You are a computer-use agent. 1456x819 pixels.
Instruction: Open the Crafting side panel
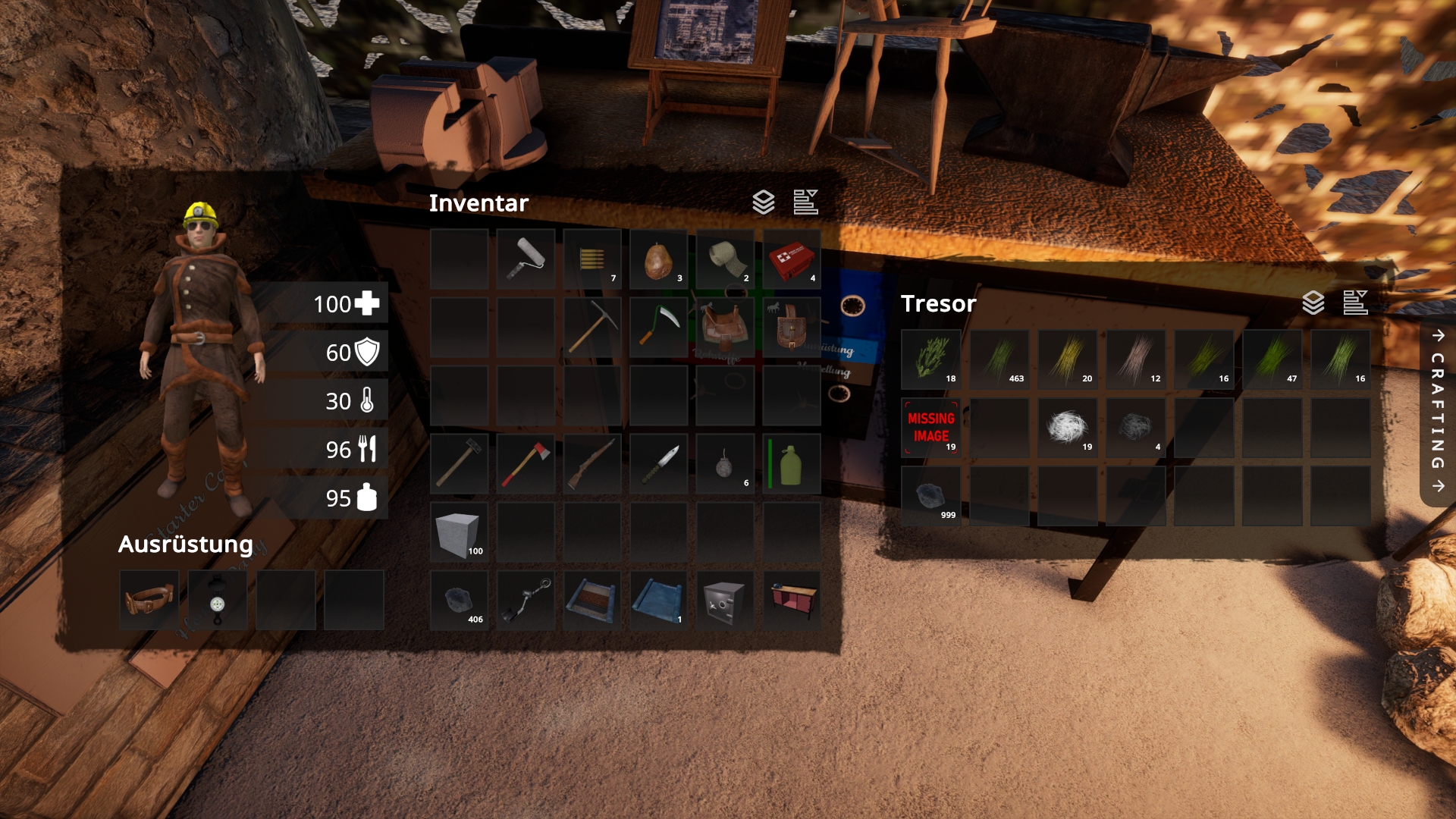tap(1438, 410)
